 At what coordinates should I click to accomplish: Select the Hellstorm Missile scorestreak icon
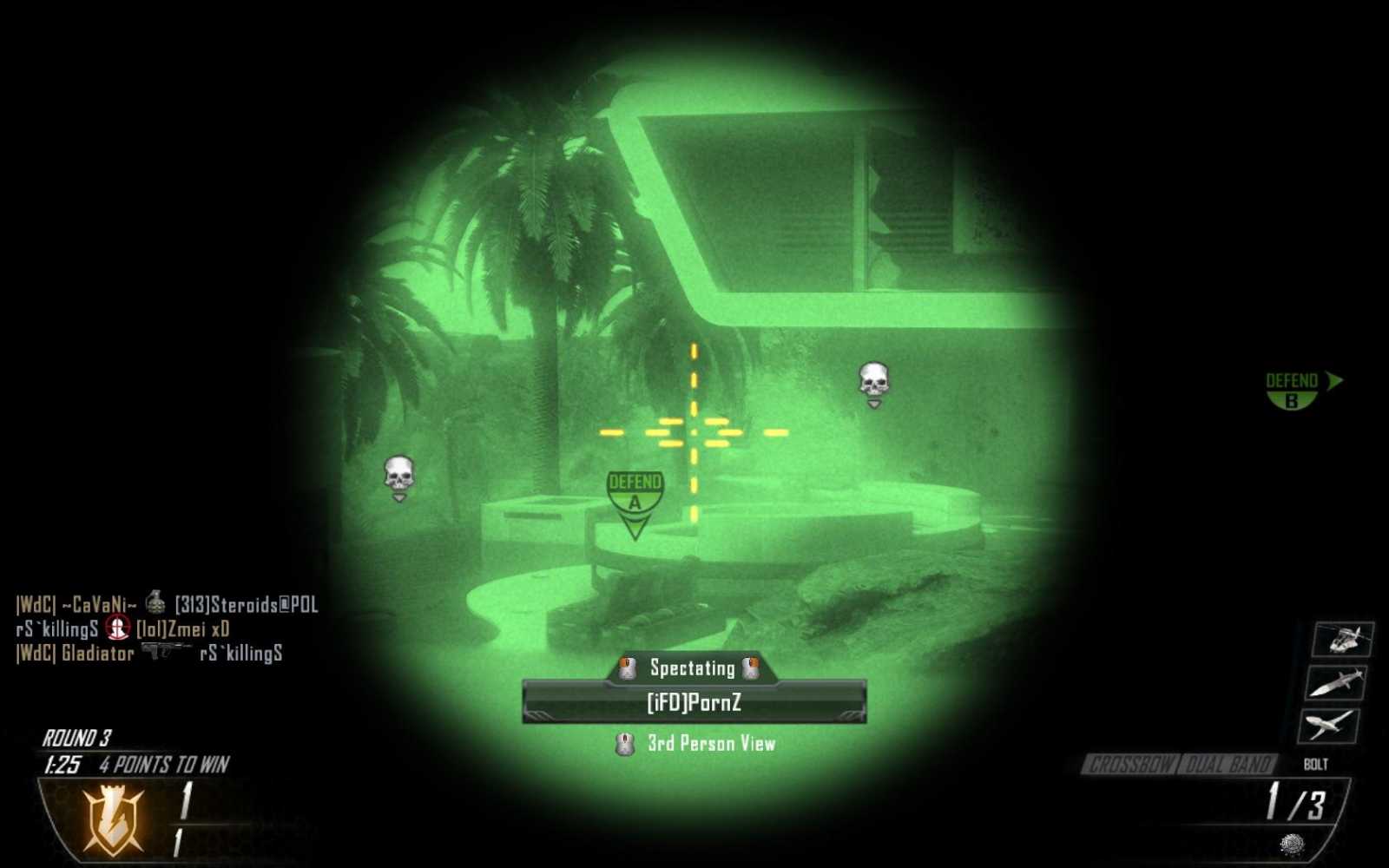1337,684
